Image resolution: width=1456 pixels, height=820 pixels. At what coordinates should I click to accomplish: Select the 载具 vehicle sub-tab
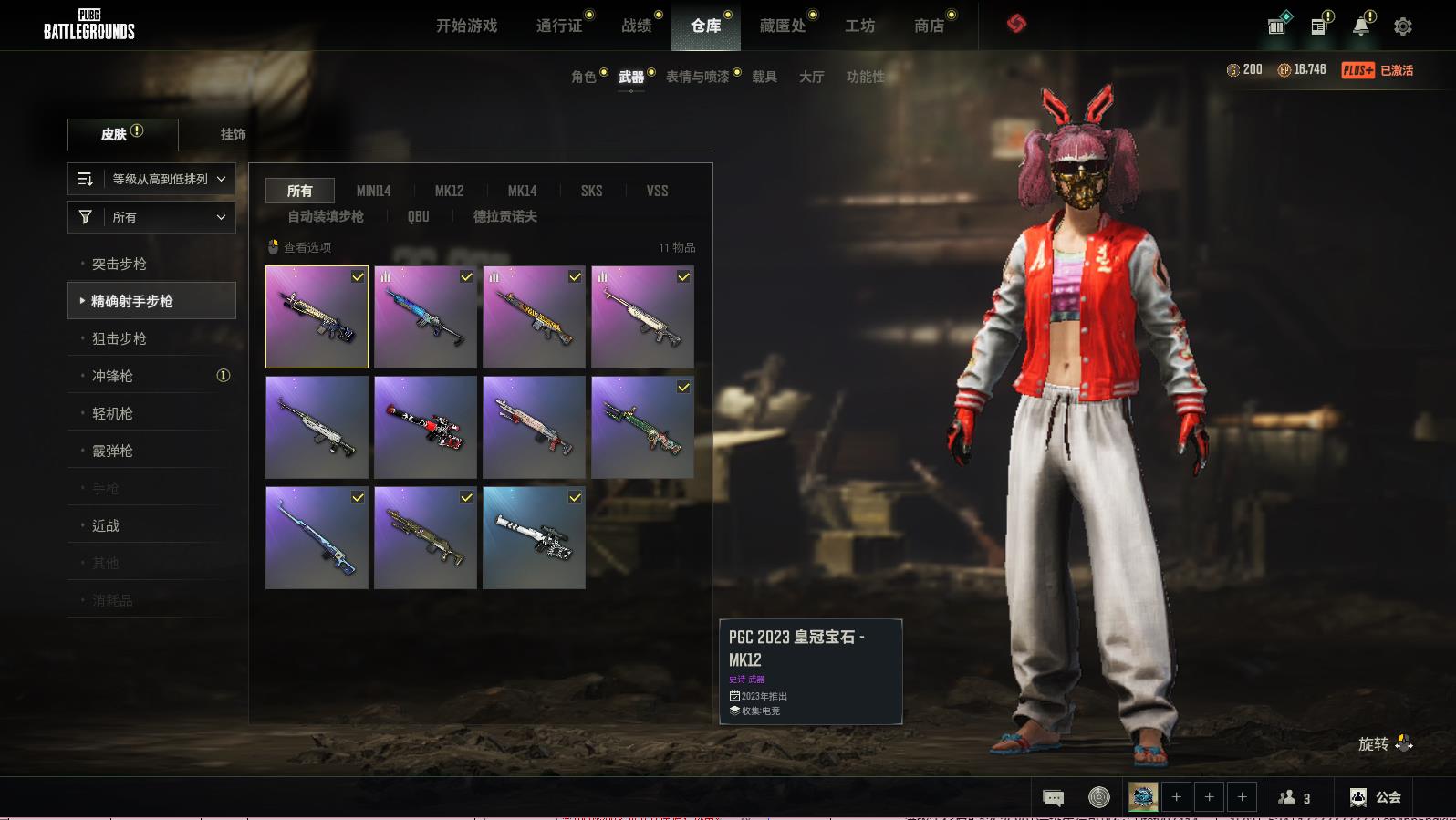click(764, 77)
